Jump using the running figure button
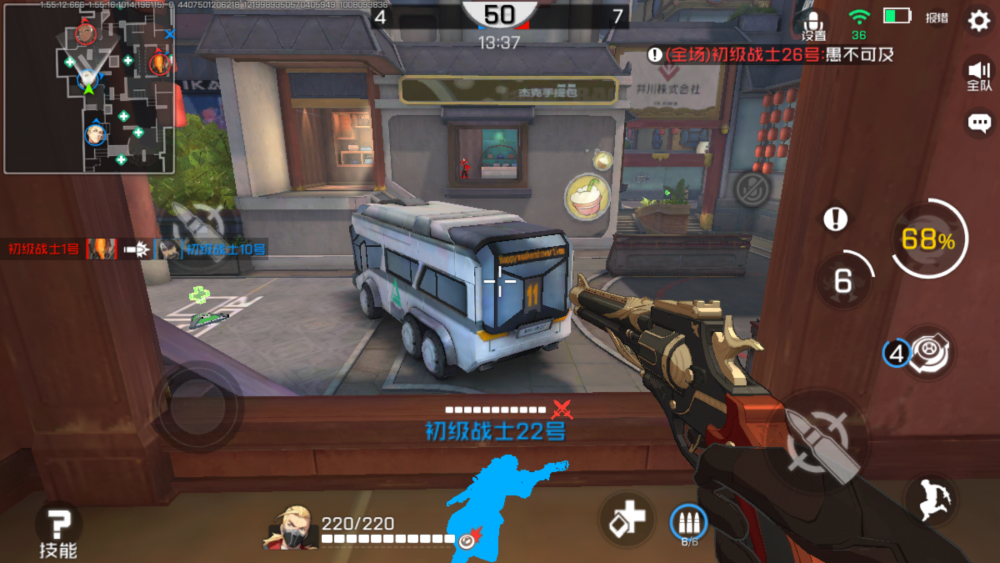The width and height of the screenshot is (1000, 563). (x=929, y=499)
